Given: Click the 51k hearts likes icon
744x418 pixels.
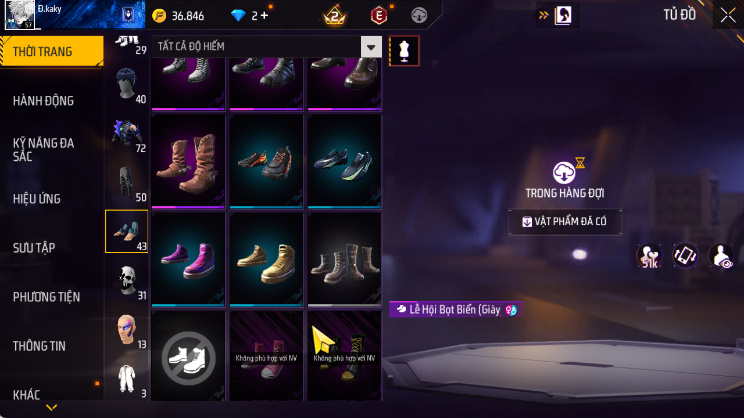Looking at the screenshot, I should [649, 257].
